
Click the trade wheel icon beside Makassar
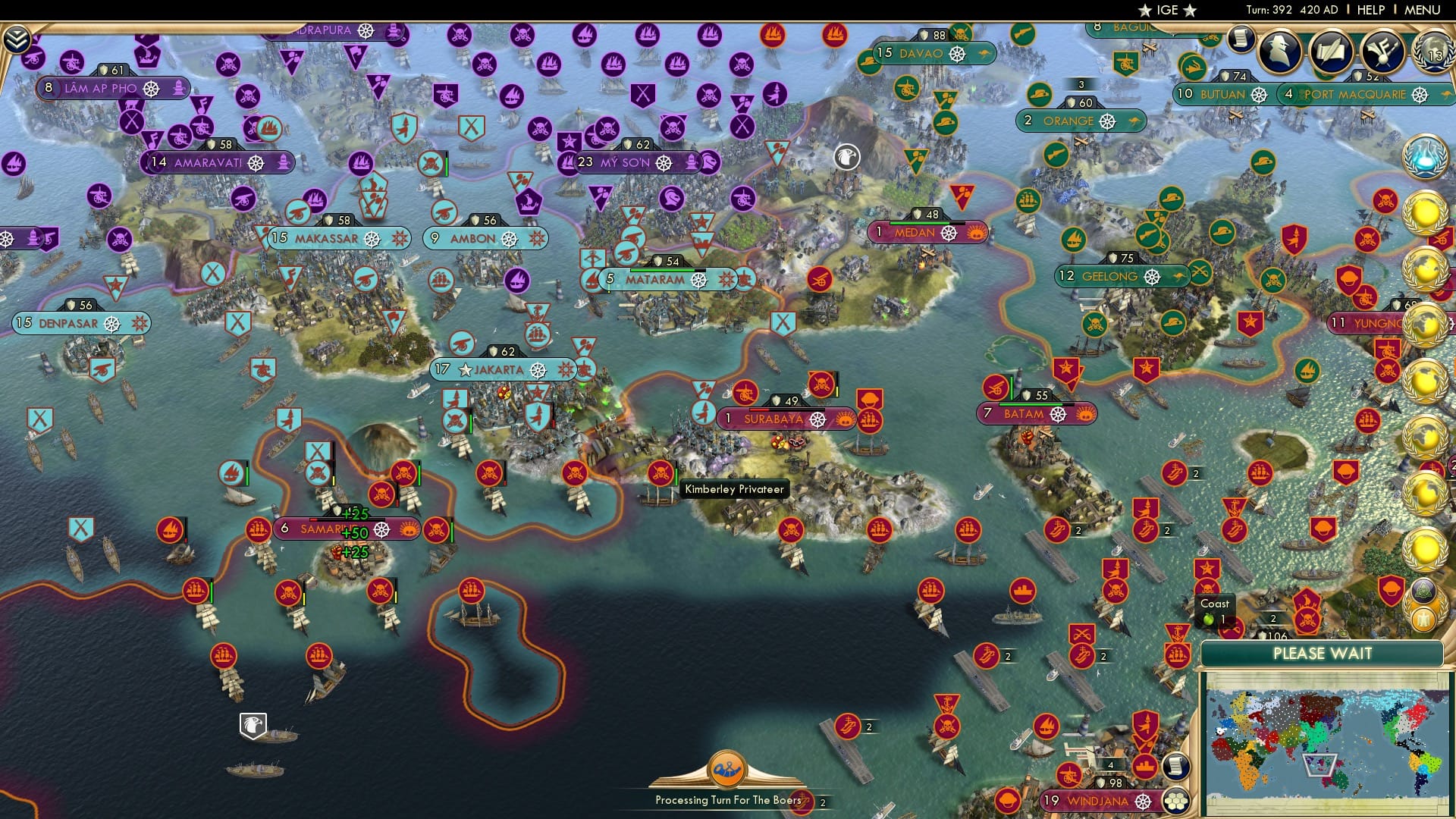pyautogui.click(x=371, y=237)
